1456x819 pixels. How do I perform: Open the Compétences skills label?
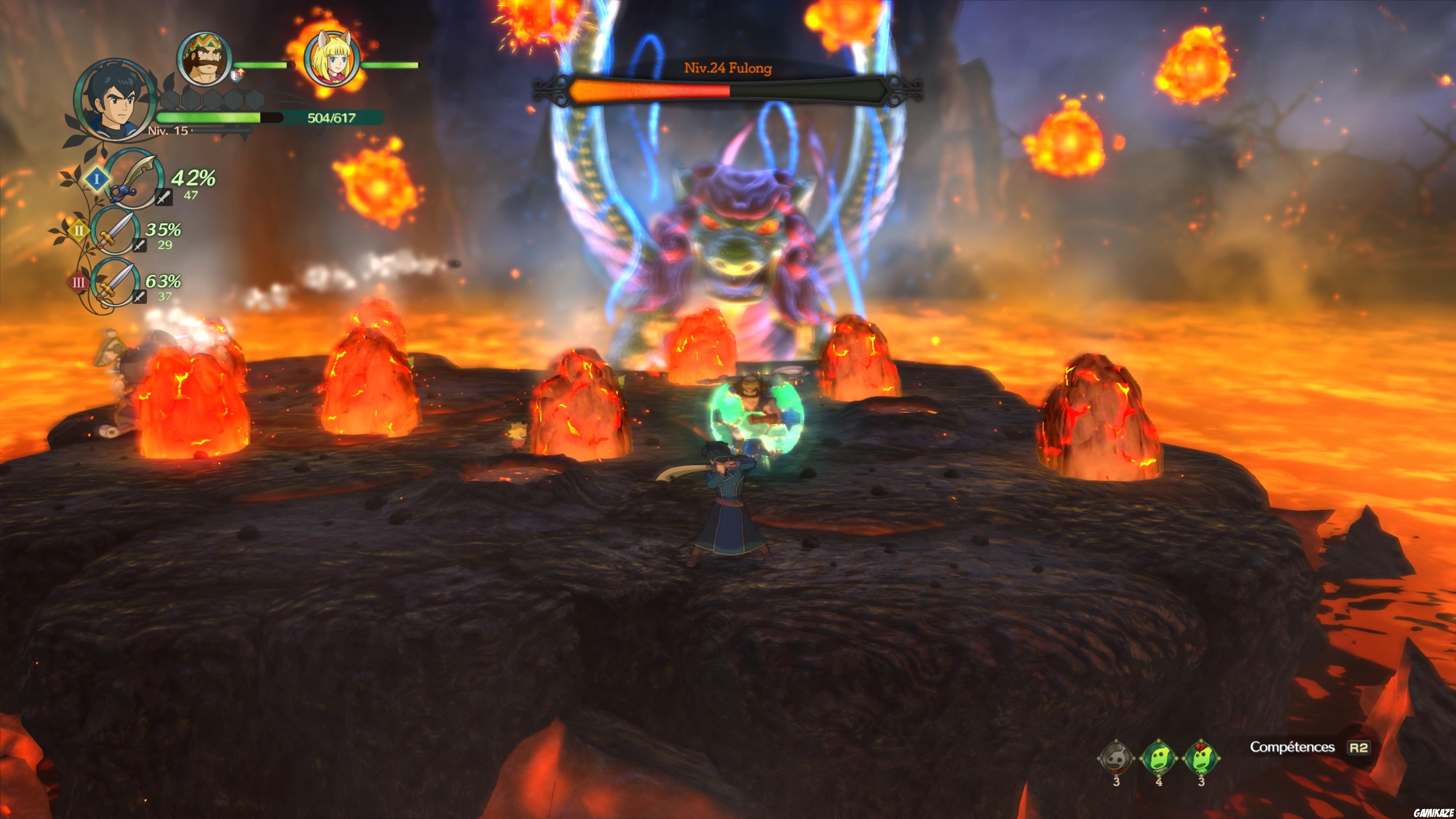1292,747
